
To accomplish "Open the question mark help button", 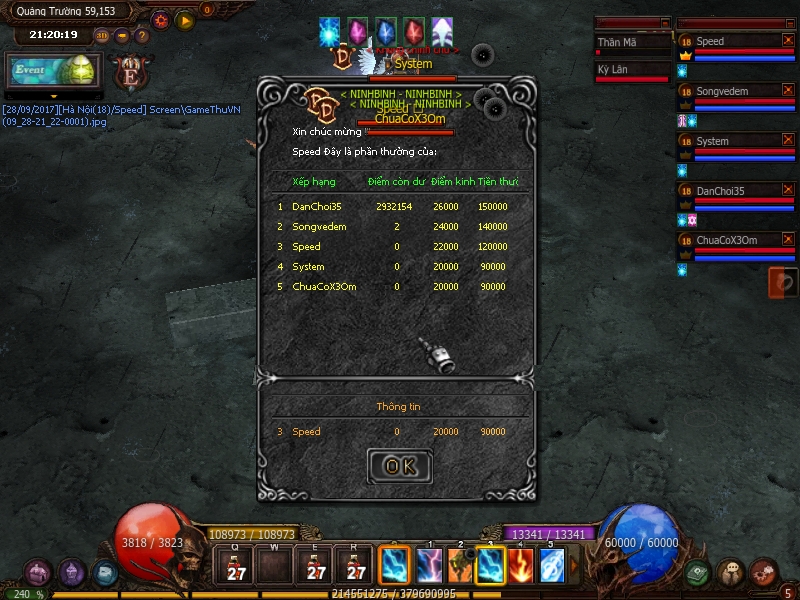I will (141, 36).
